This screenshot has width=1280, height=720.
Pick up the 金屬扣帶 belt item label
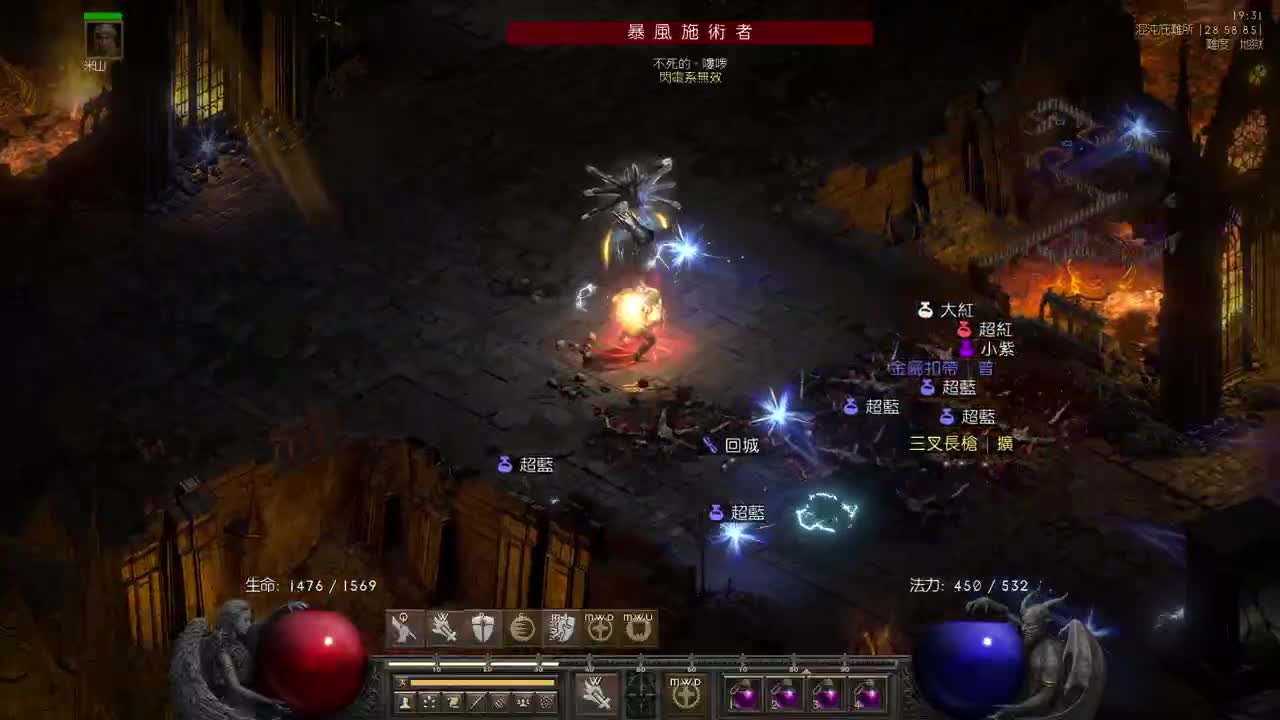[x=919, y=367]
